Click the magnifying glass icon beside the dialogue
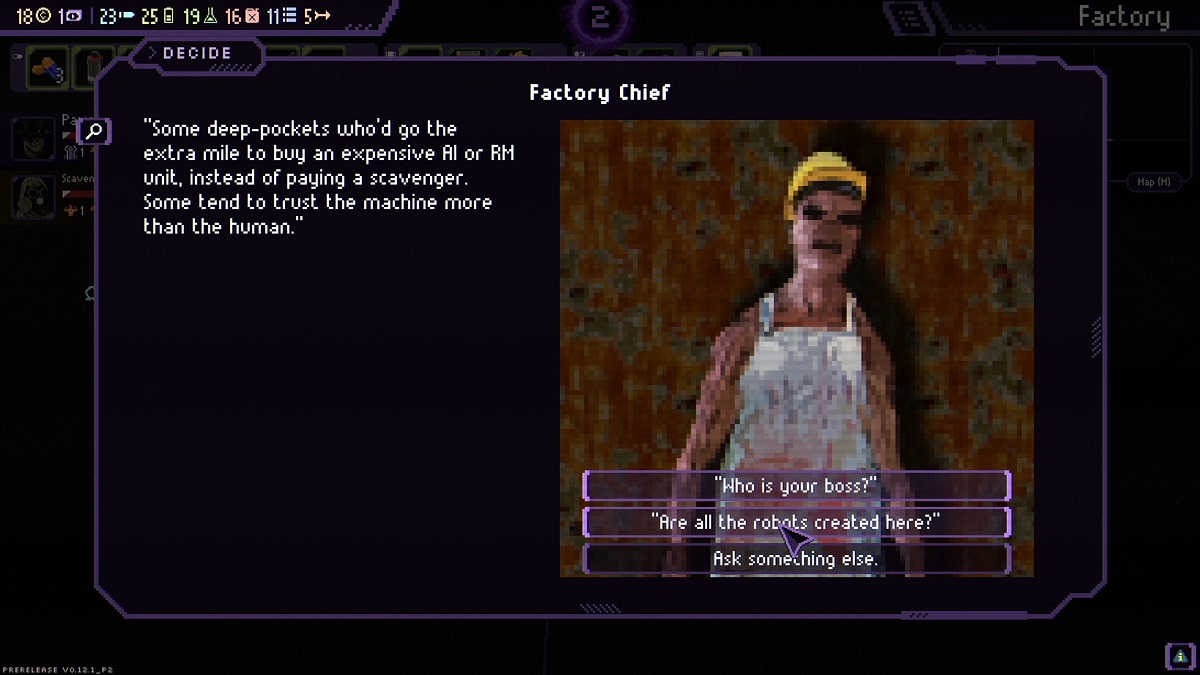The width and height of the screenshot is (1200, 675). pos(94,131)
